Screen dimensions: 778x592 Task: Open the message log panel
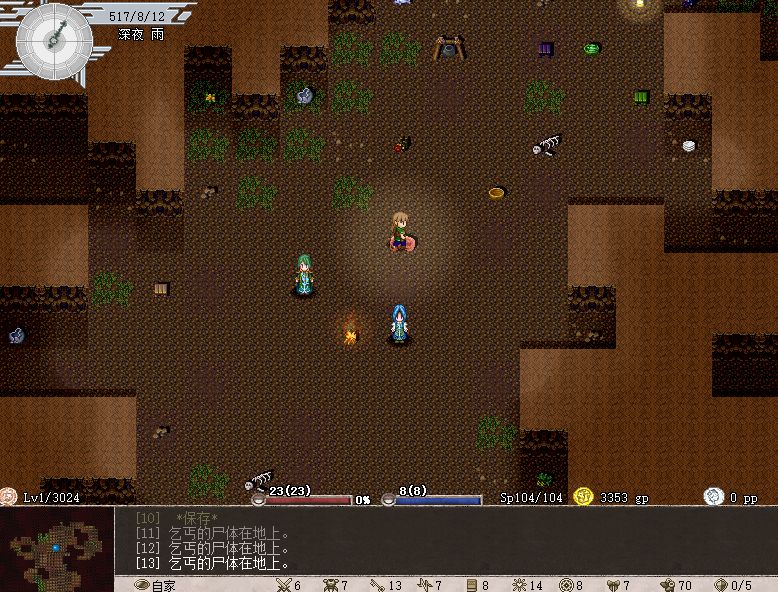440,542
